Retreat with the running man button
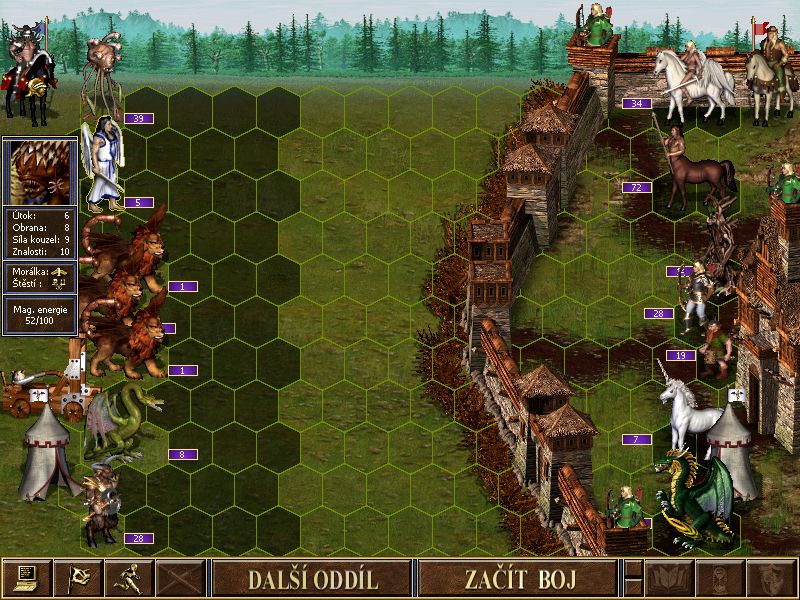Screen dimensions: 800x600 129,578
